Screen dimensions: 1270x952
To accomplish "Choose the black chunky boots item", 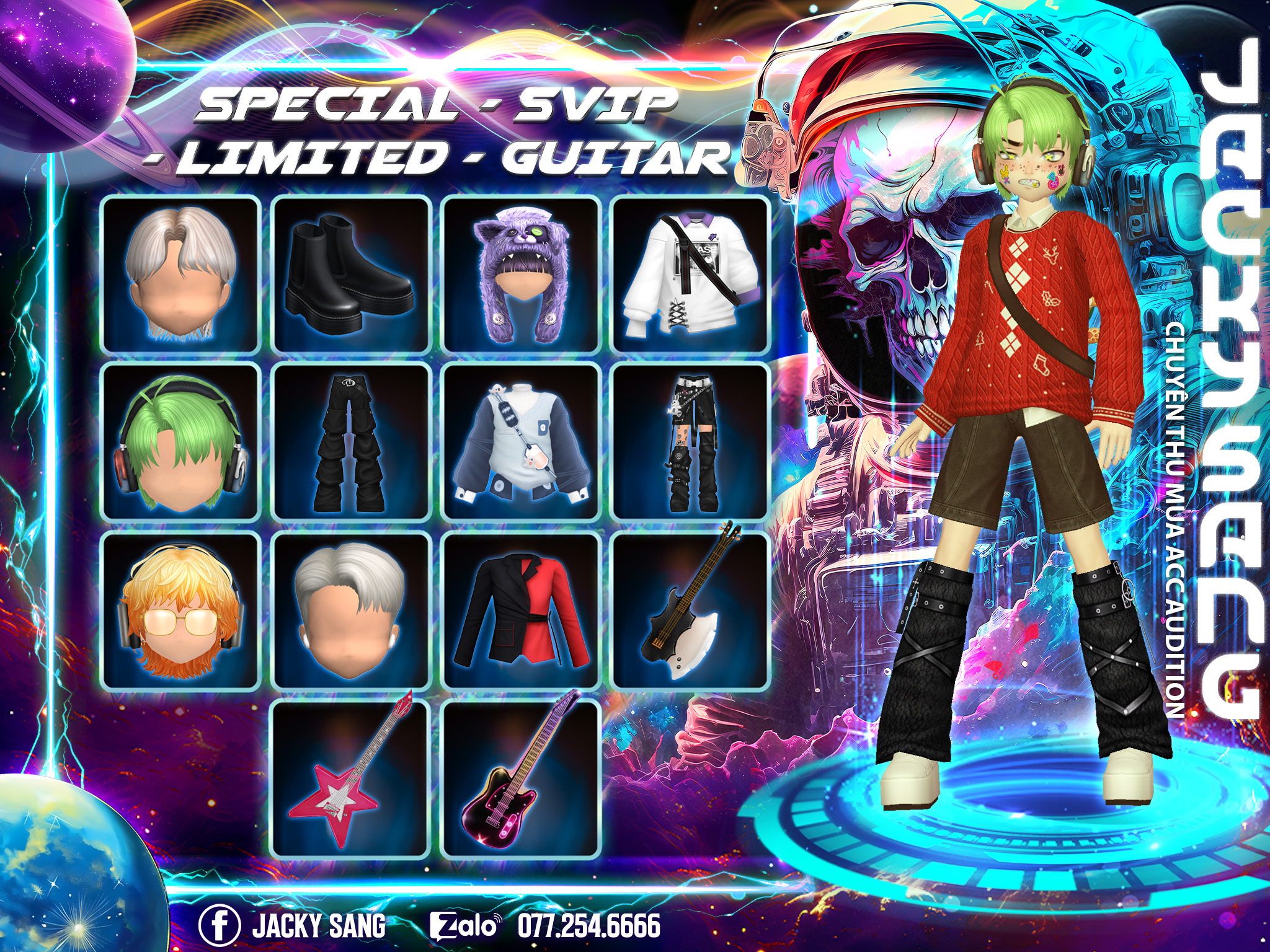I will pyautogui.click(x=351, y=274).
